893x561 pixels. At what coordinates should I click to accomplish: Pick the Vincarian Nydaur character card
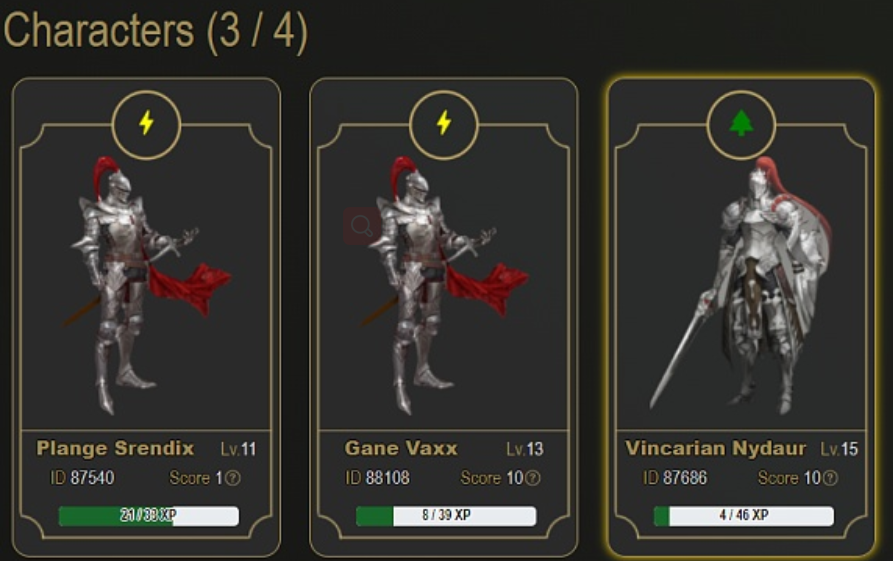[741, 290]
